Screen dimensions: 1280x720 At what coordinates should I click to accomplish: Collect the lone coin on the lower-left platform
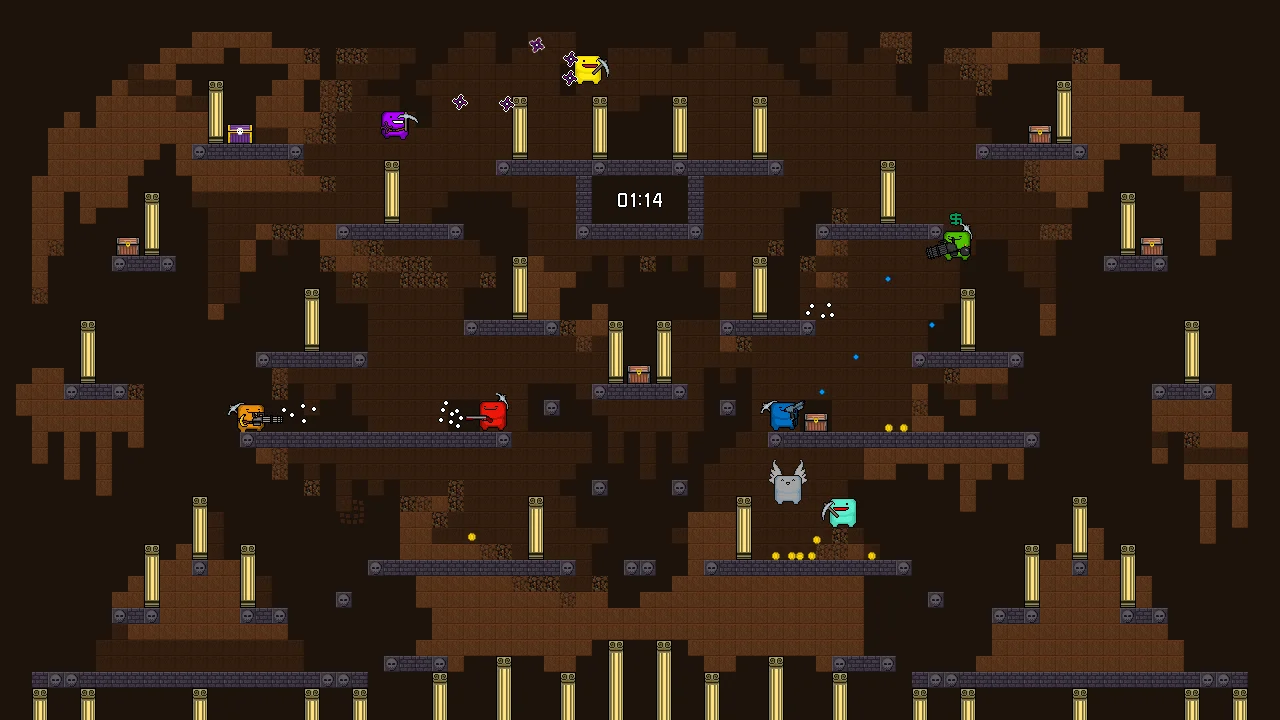pos(471,537)
